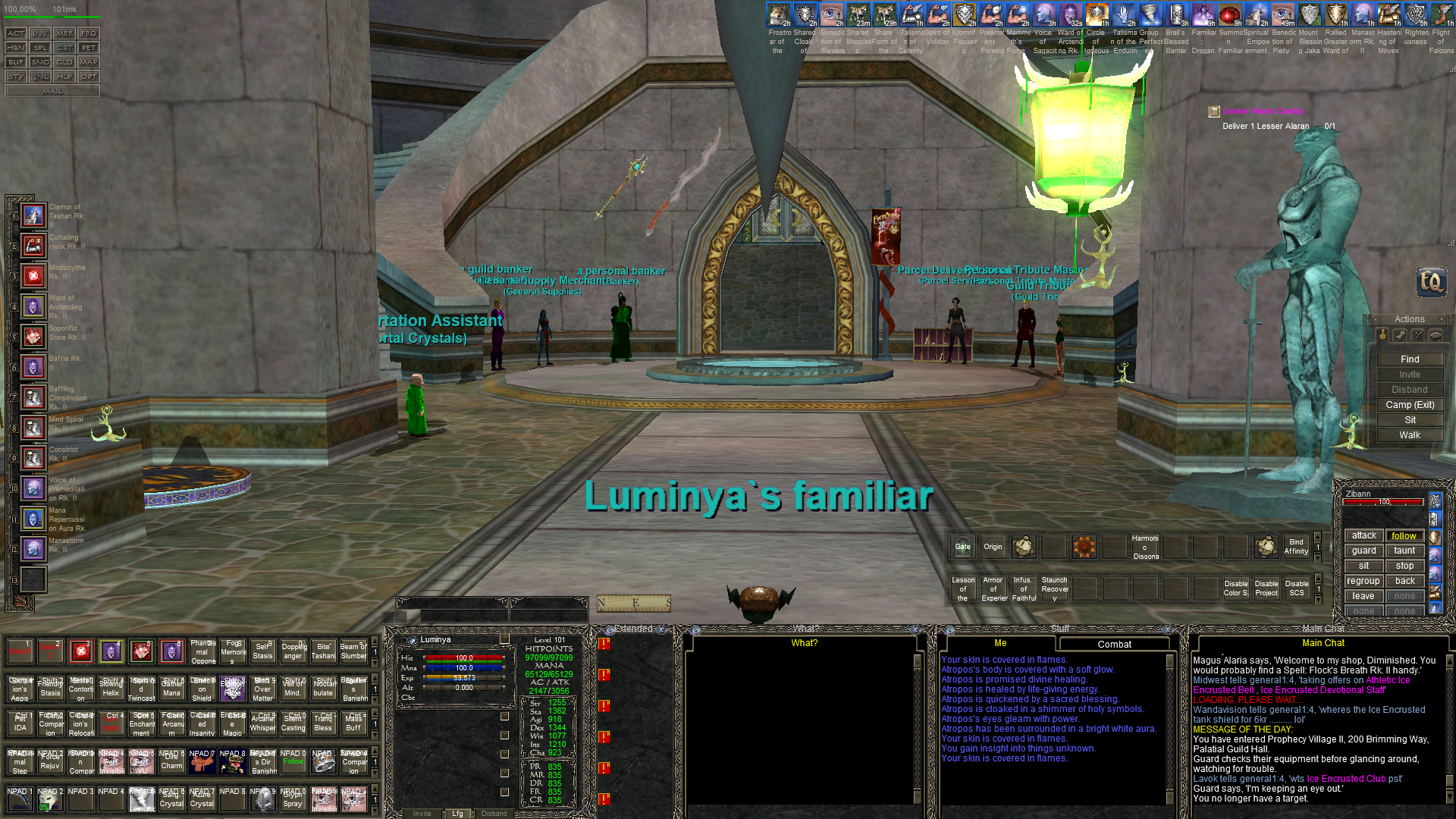Activate the Gather Mana hotbar button

[172, 689]
